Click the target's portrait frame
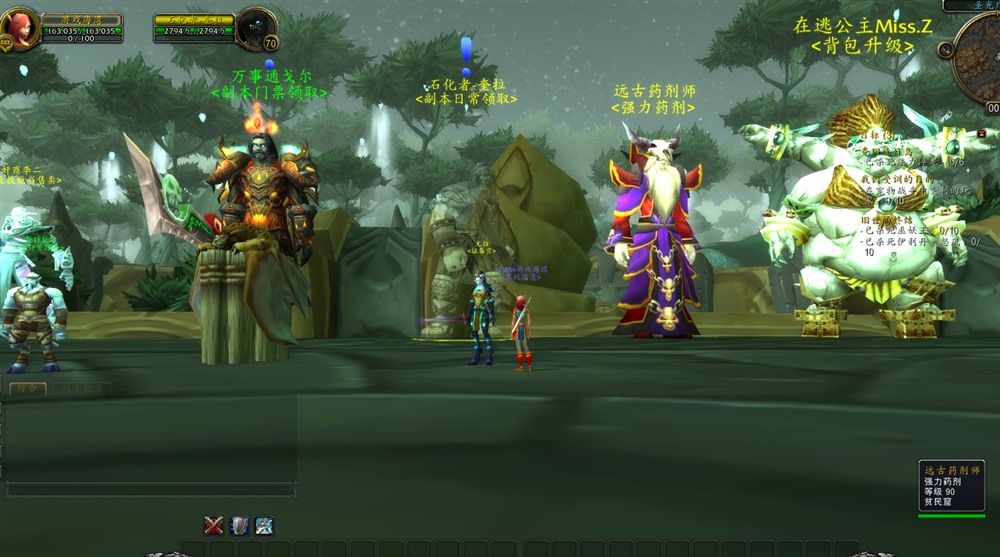The height and width of the screenshot is (557, 1000). (257, 27)
